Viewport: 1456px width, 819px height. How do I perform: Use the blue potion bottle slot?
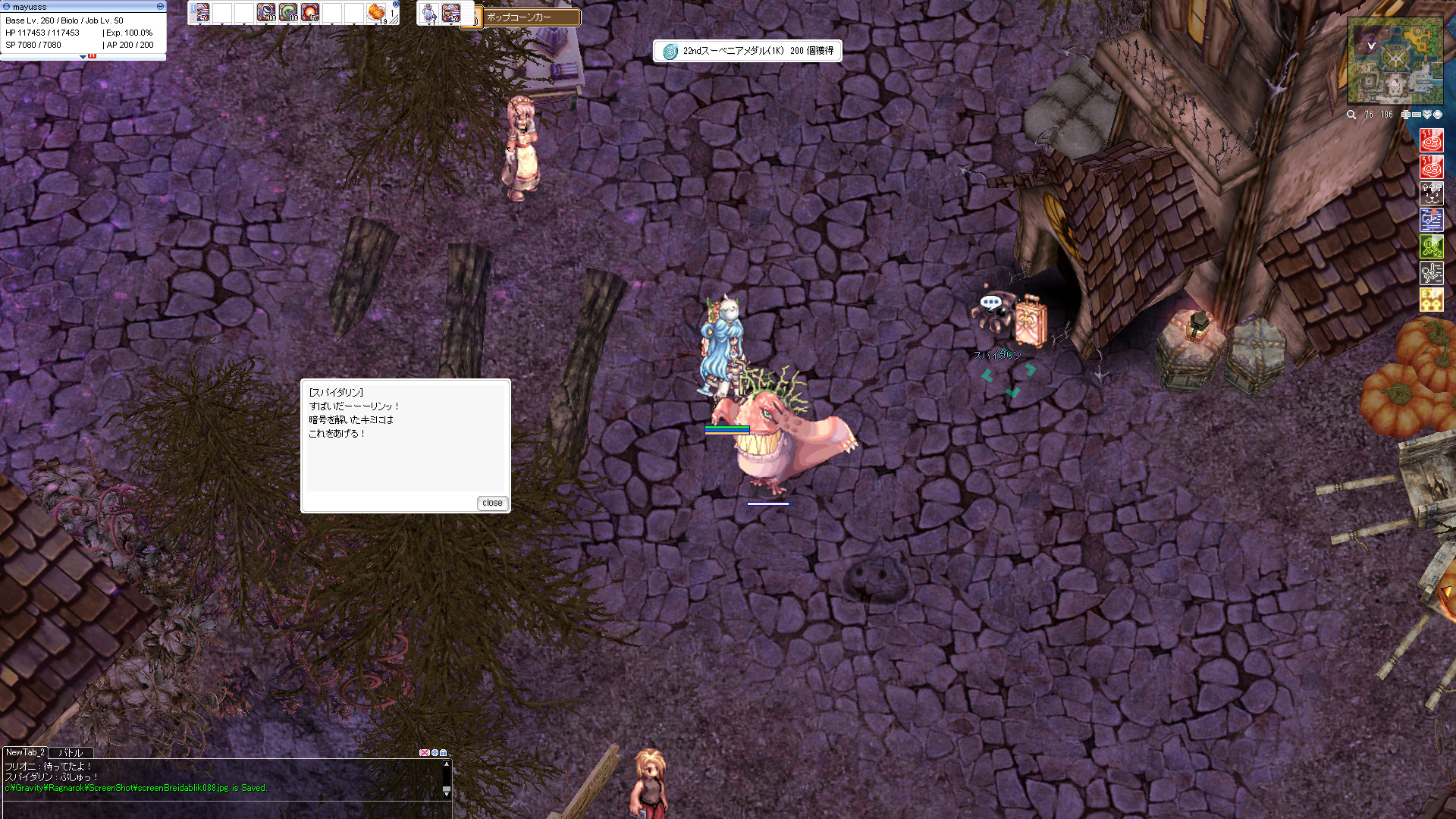click(429, 12)
